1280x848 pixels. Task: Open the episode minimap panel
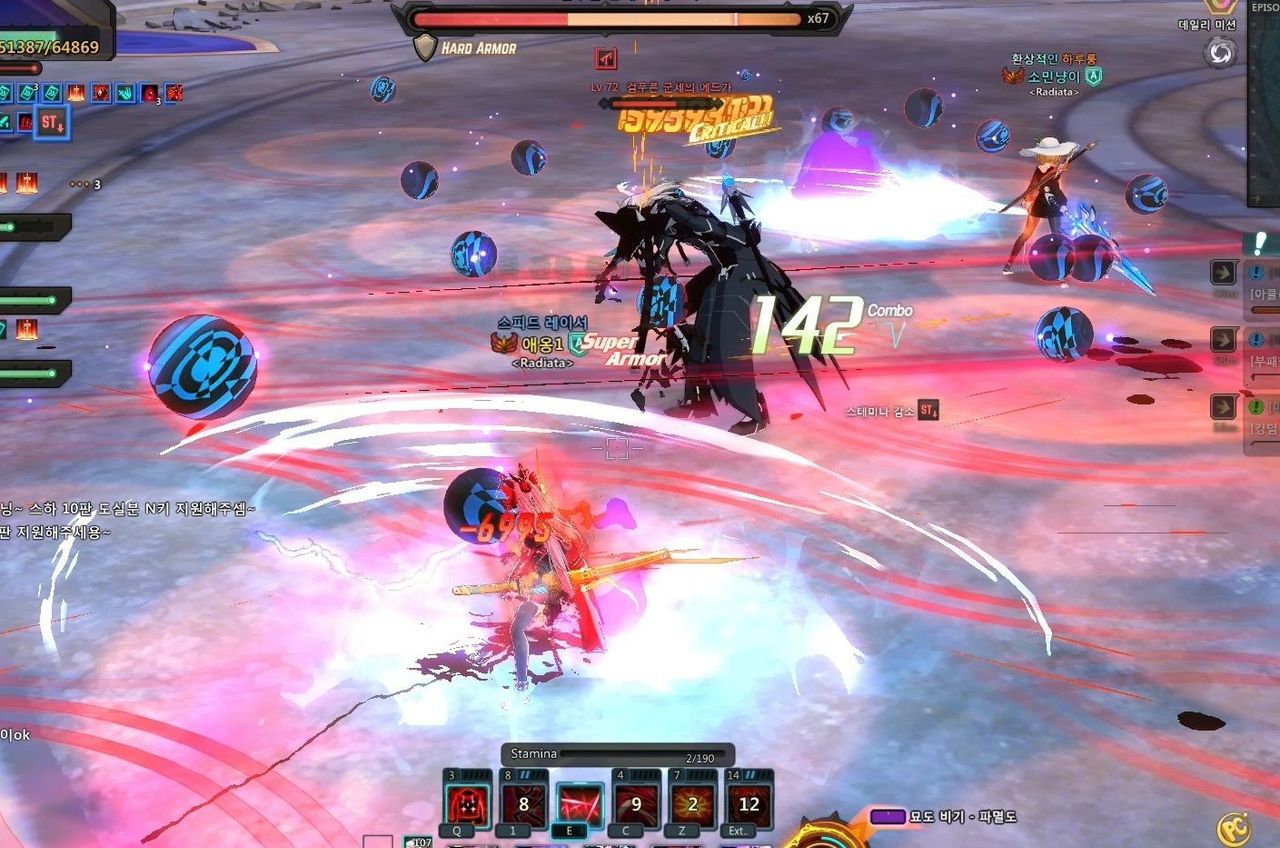coord(1264,100)
